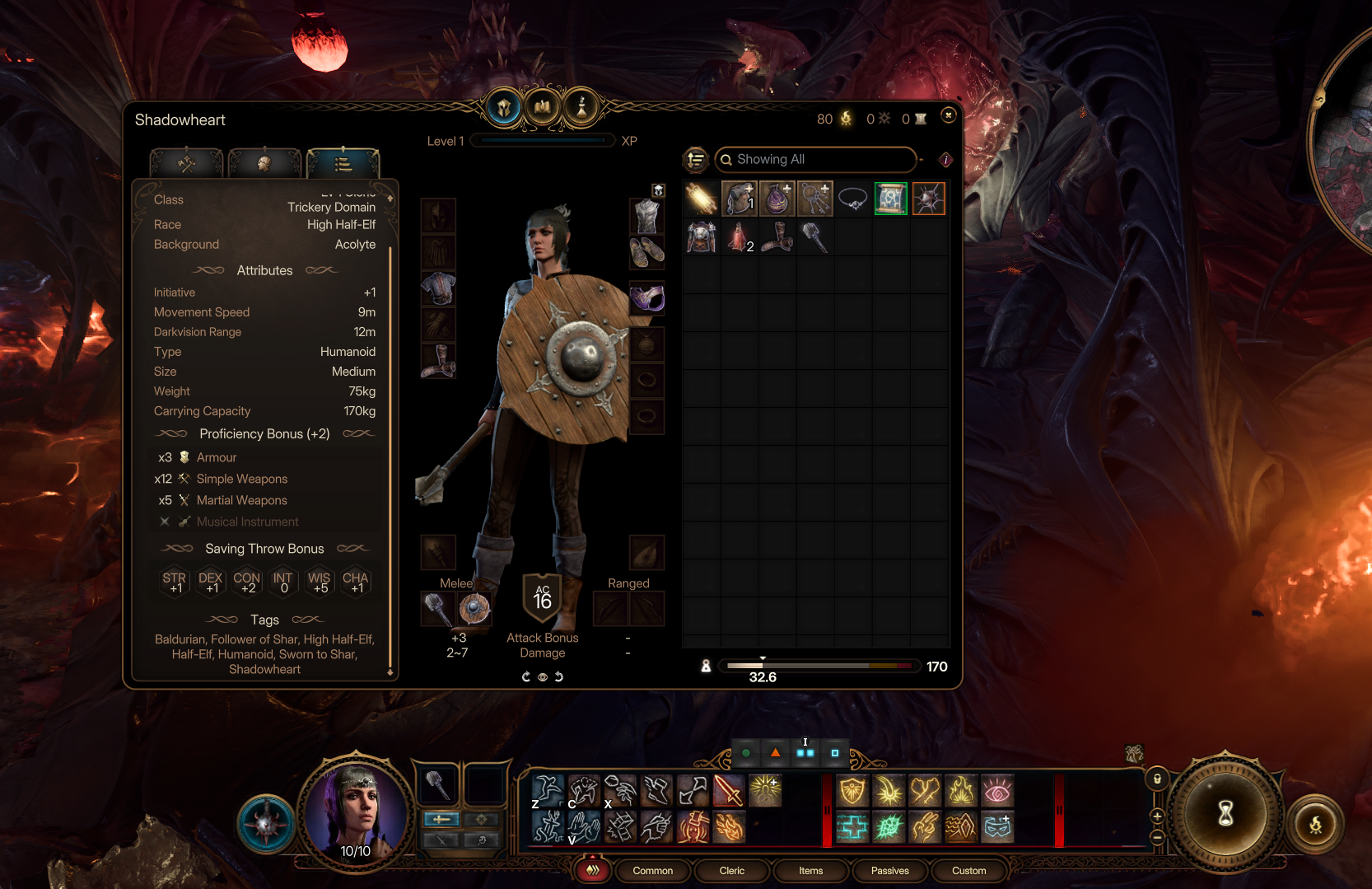Switch to the Custom hotbar tab
The width and height of the screenshot is (1372, 889).
click(x=968, y=871)
